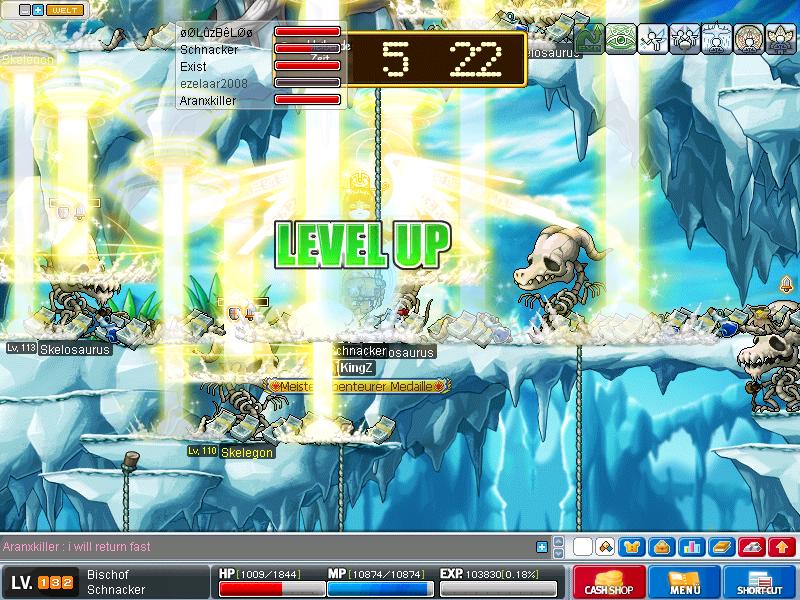
Task: Open the skill book icon
Action: (x=721, y=547)
